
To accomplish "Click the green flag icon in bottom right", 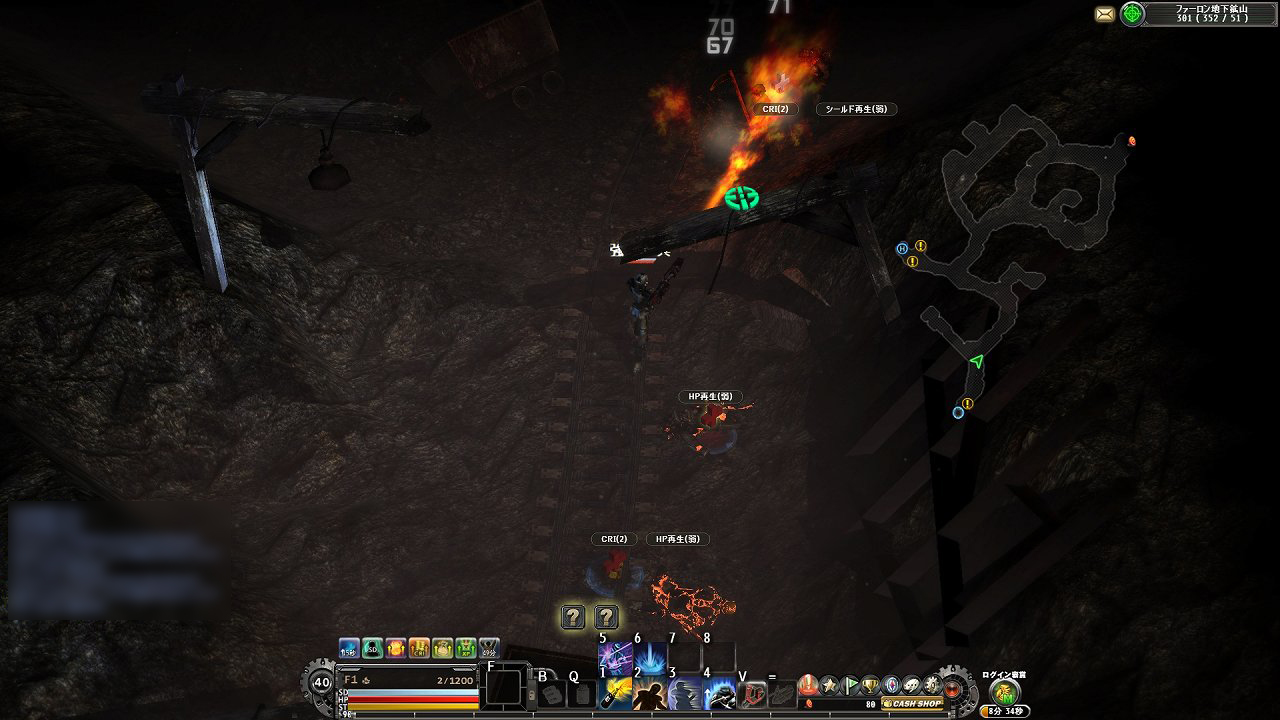I will tap(850, 683).
